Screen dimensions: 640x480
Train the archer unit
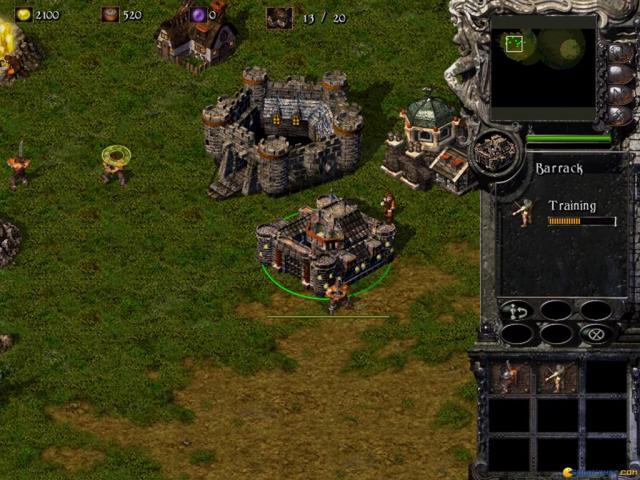coord(555,377)
